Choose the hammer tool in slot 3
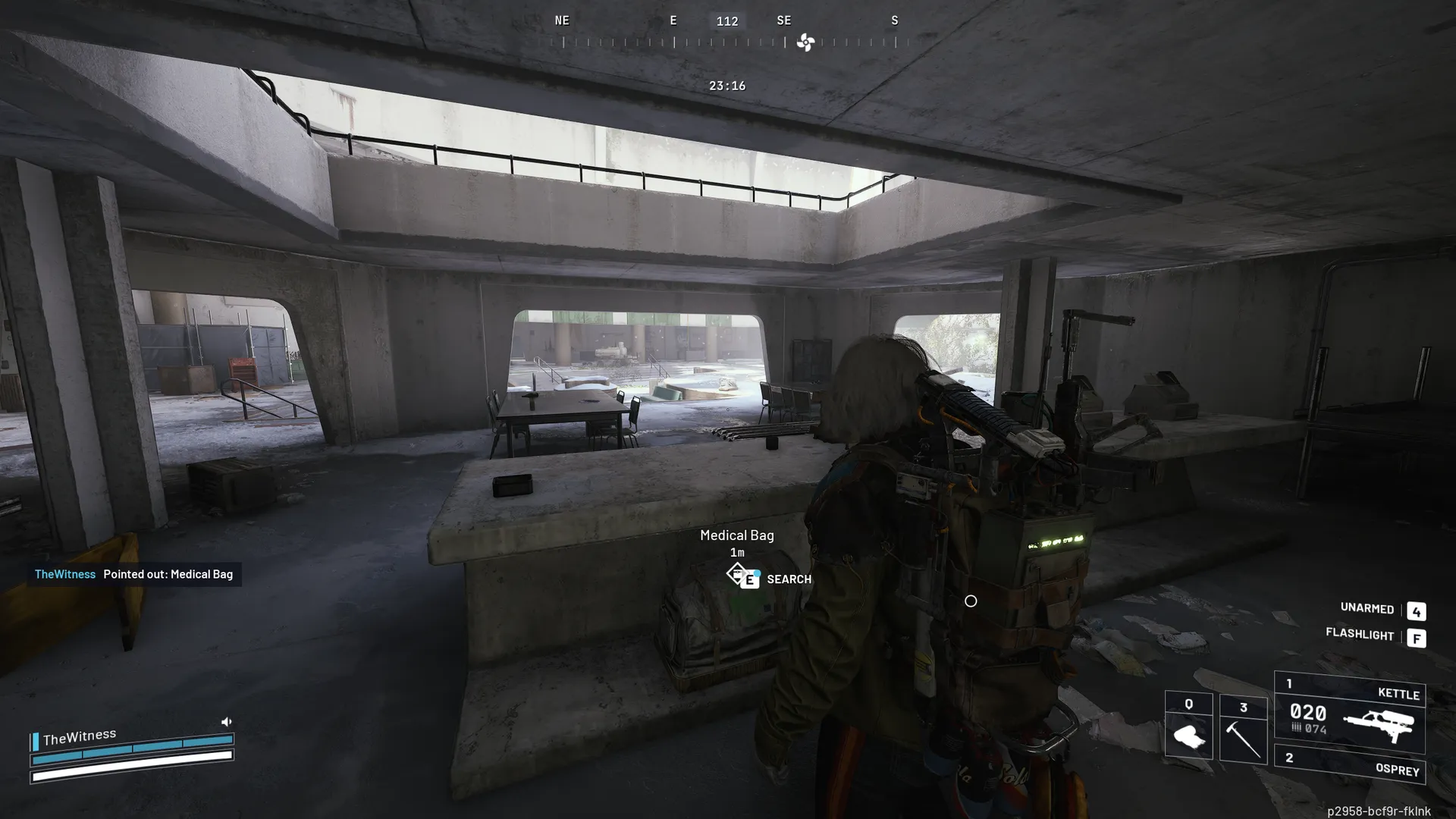1456x819 pixels. click(1243, 728)
